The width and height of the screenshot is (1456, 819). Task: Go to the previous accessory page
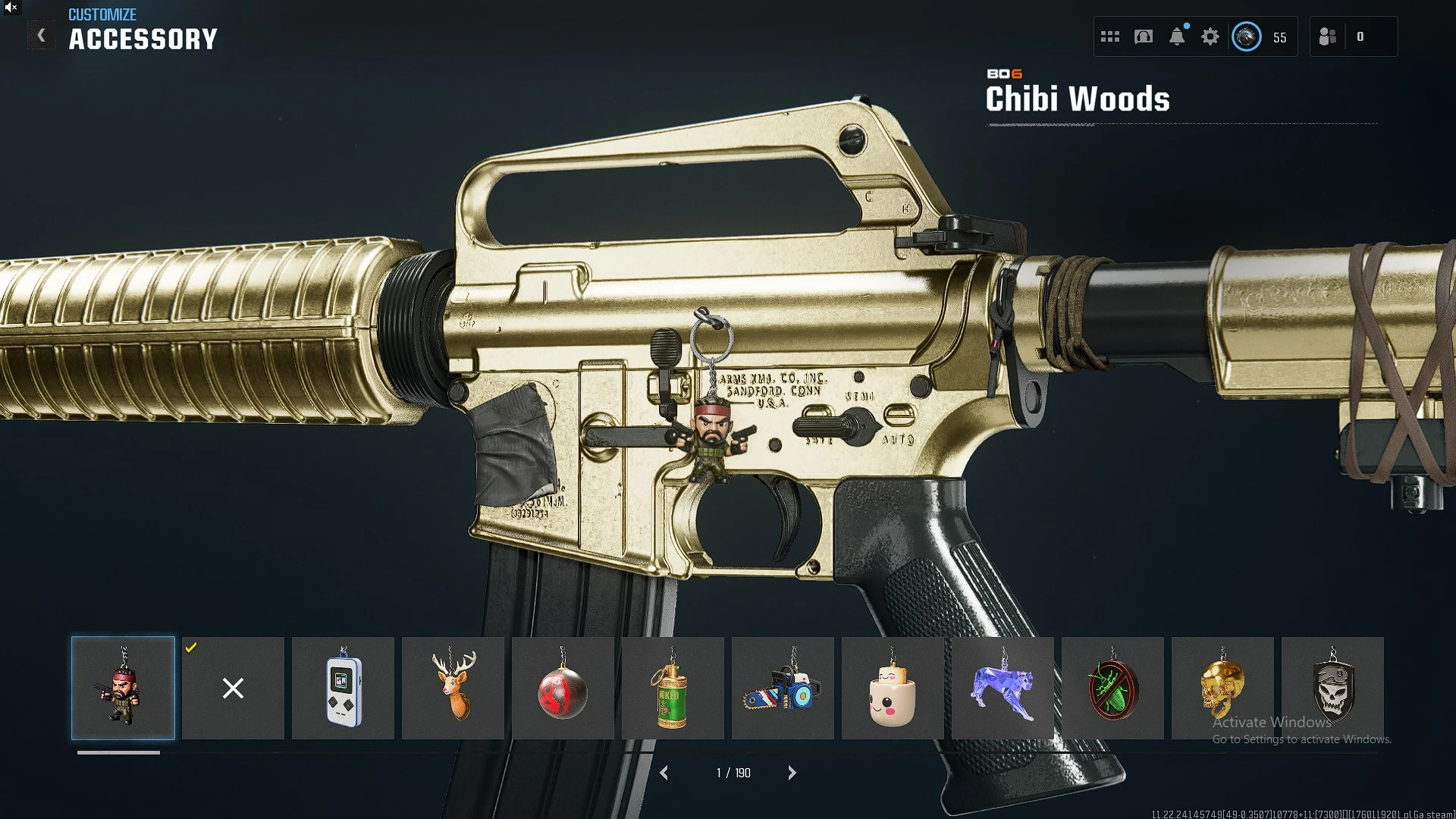[664, 773]
